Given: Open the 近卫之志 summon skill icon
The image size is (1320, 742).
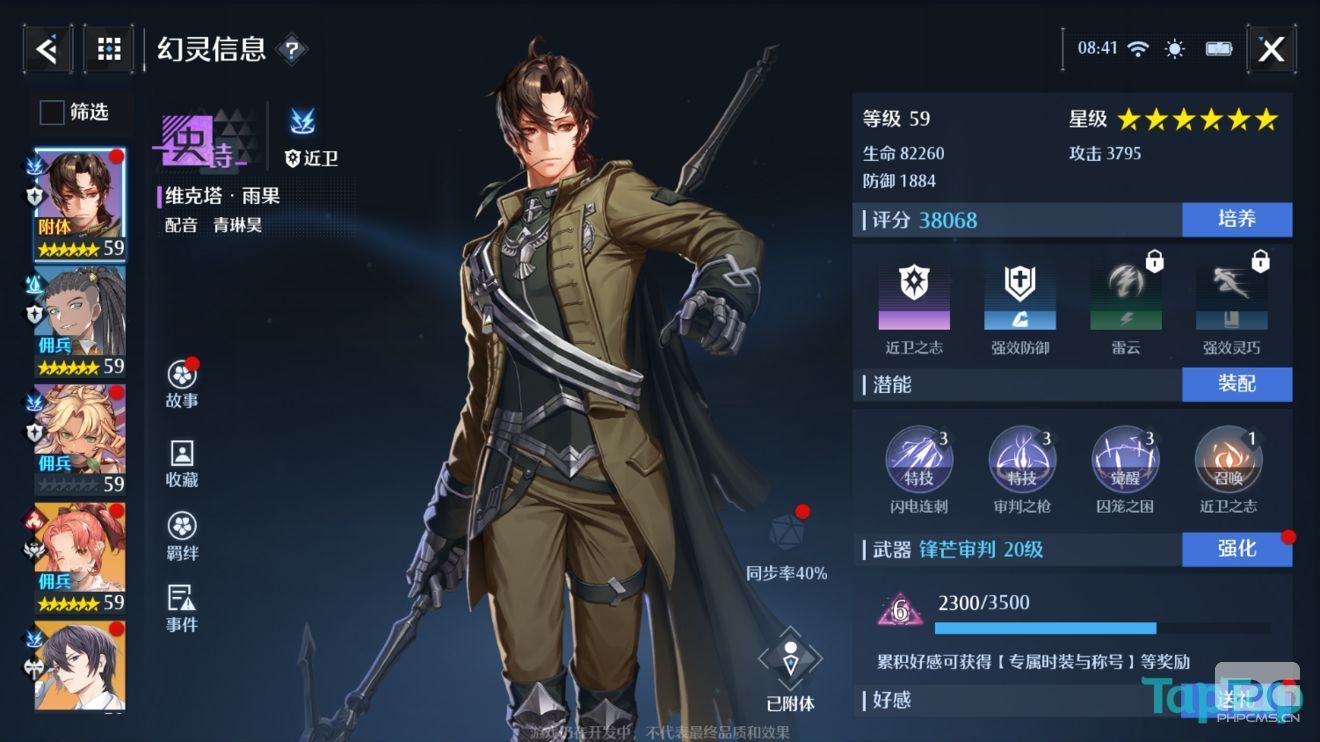Looking at the screenshot, I should 1227,460.
